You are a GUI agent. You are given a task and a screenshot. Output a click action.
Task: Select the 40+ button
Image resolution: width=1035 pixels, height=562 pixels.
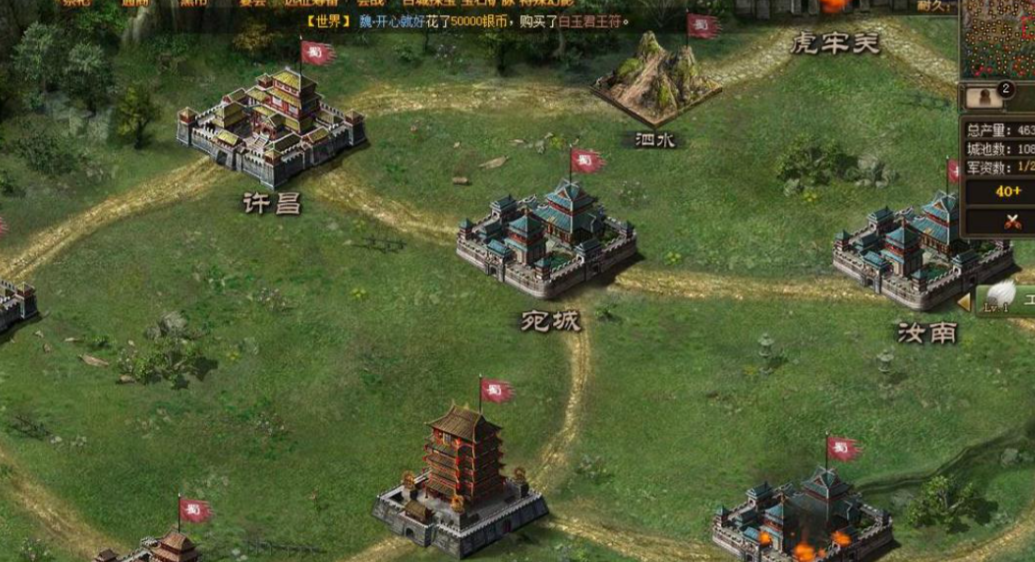1007,191
